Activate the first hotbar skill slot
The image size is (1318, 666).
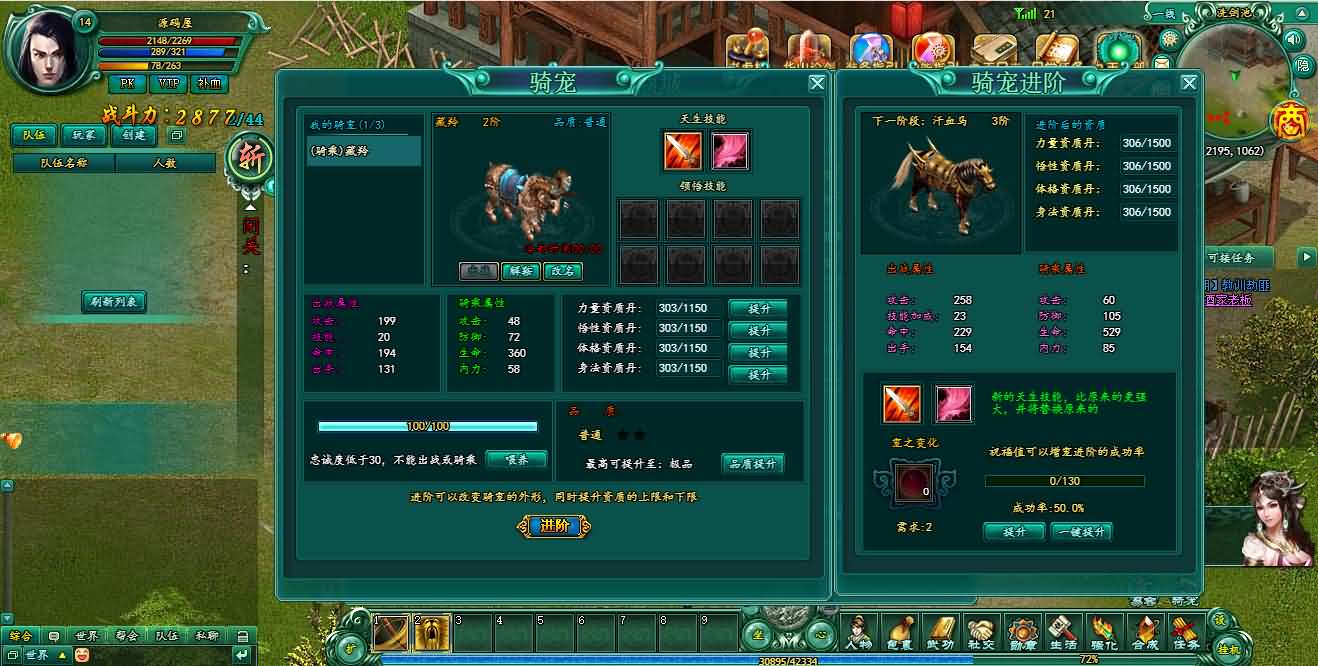pos(391,633)
